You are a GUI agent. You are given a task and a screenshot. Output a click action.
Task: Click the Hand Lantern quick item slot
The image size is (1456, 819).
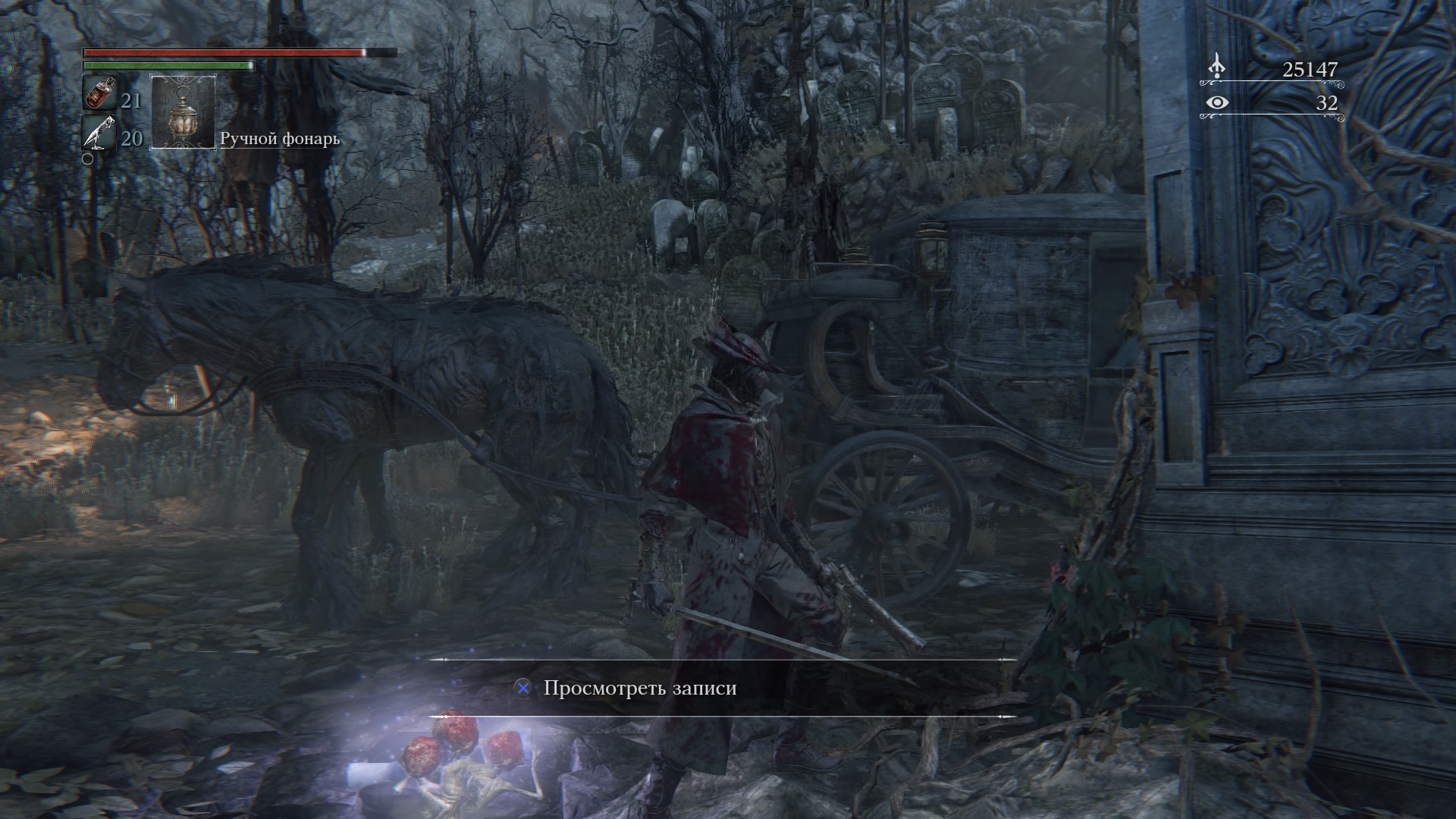[183, 112]
